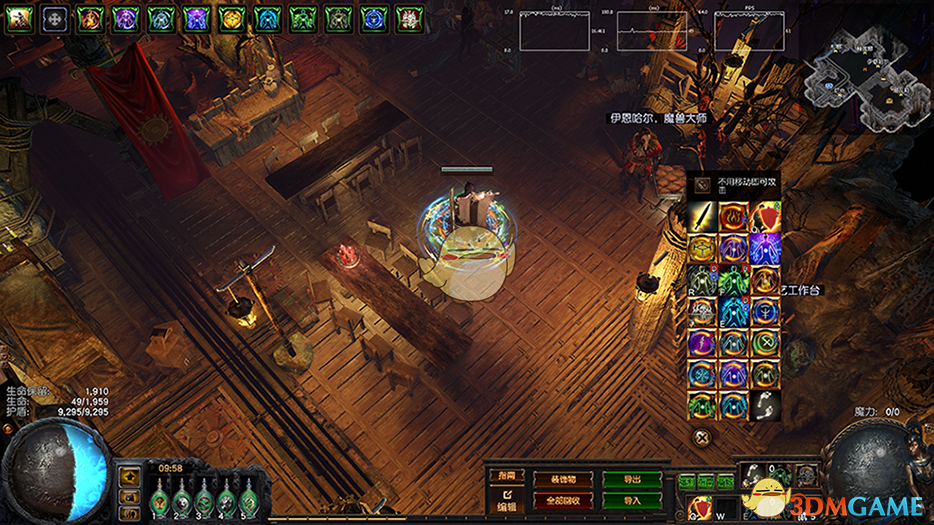Choose 全部回收 (Reclaim All)

point(563,499)
